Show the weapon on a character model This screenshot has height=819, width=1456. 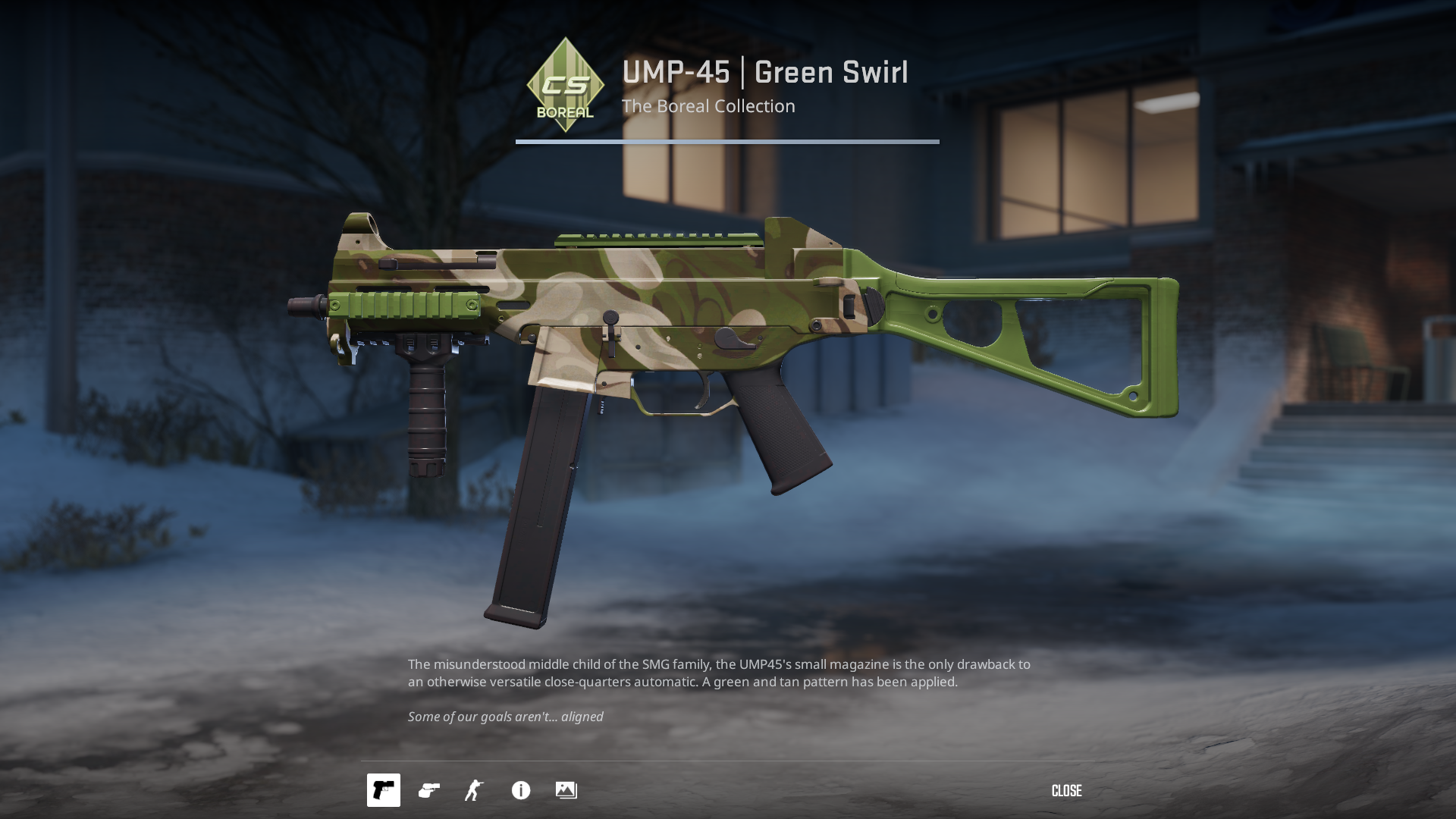click(x=474, y=790)
